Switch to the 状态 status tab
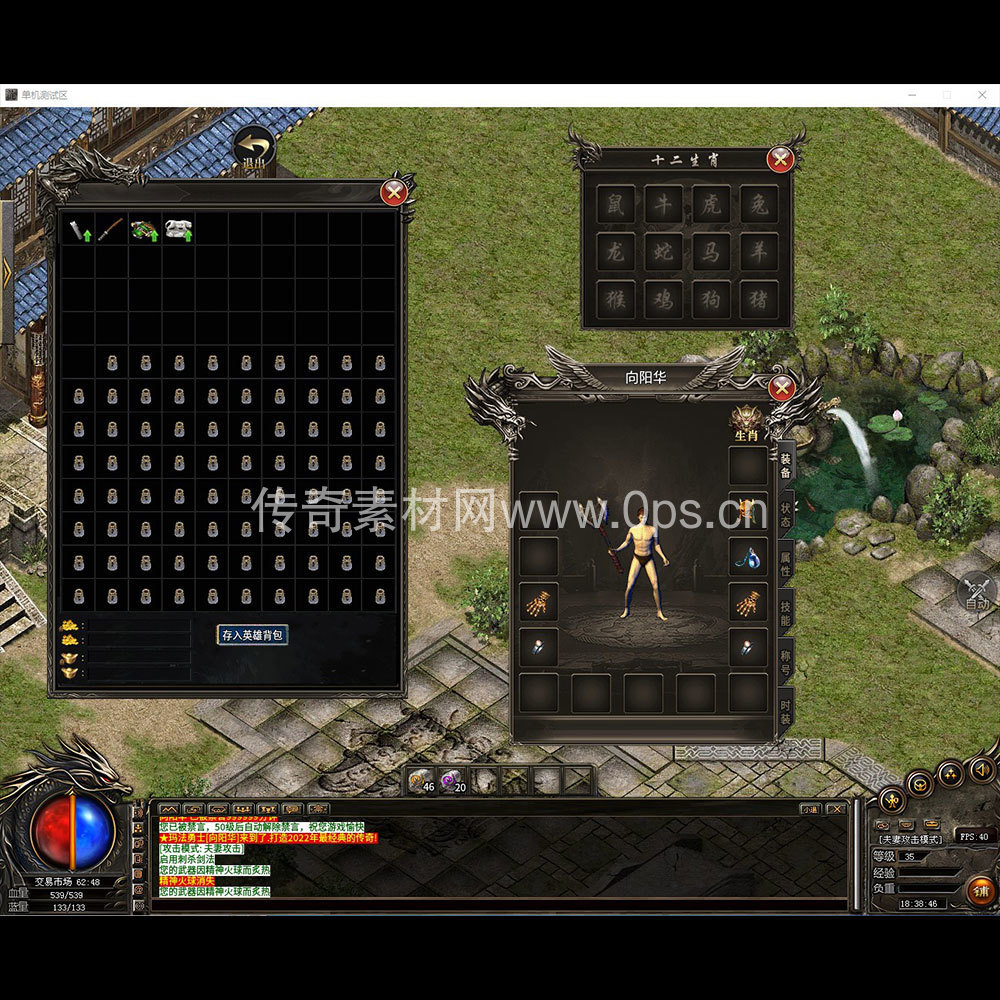The height and width of the screenshot is (1000, 1000). 786,516
